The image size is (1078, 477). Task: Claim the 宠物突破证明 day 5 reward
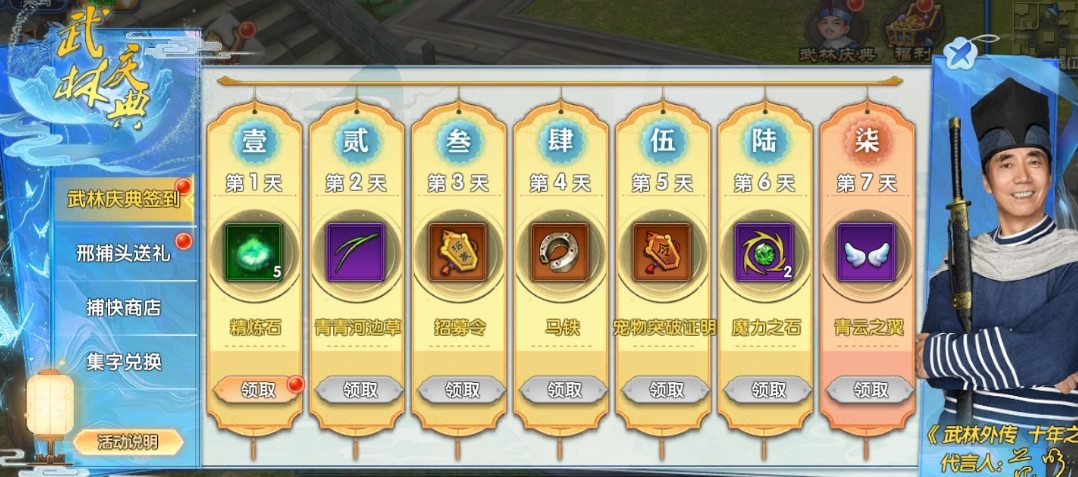[x=662, y=389]
